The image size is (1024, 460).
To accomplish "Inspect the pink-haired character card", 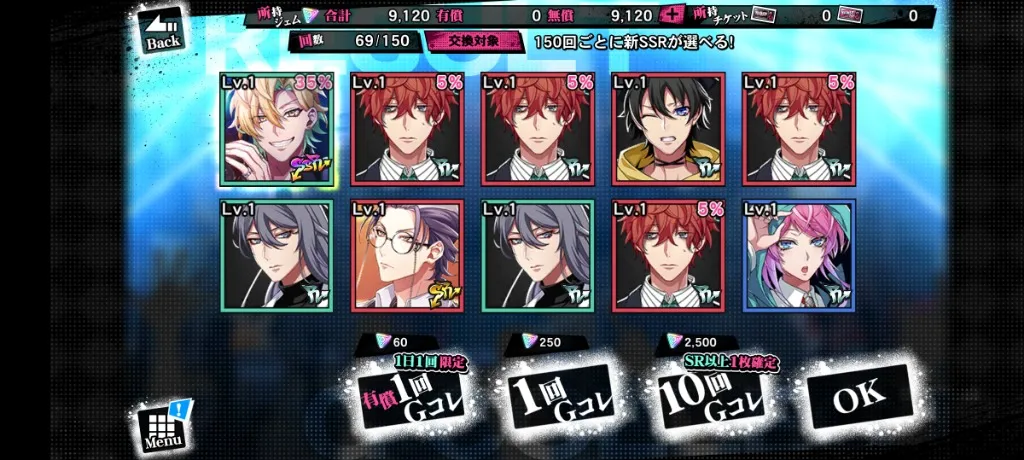I will point(798,255).
